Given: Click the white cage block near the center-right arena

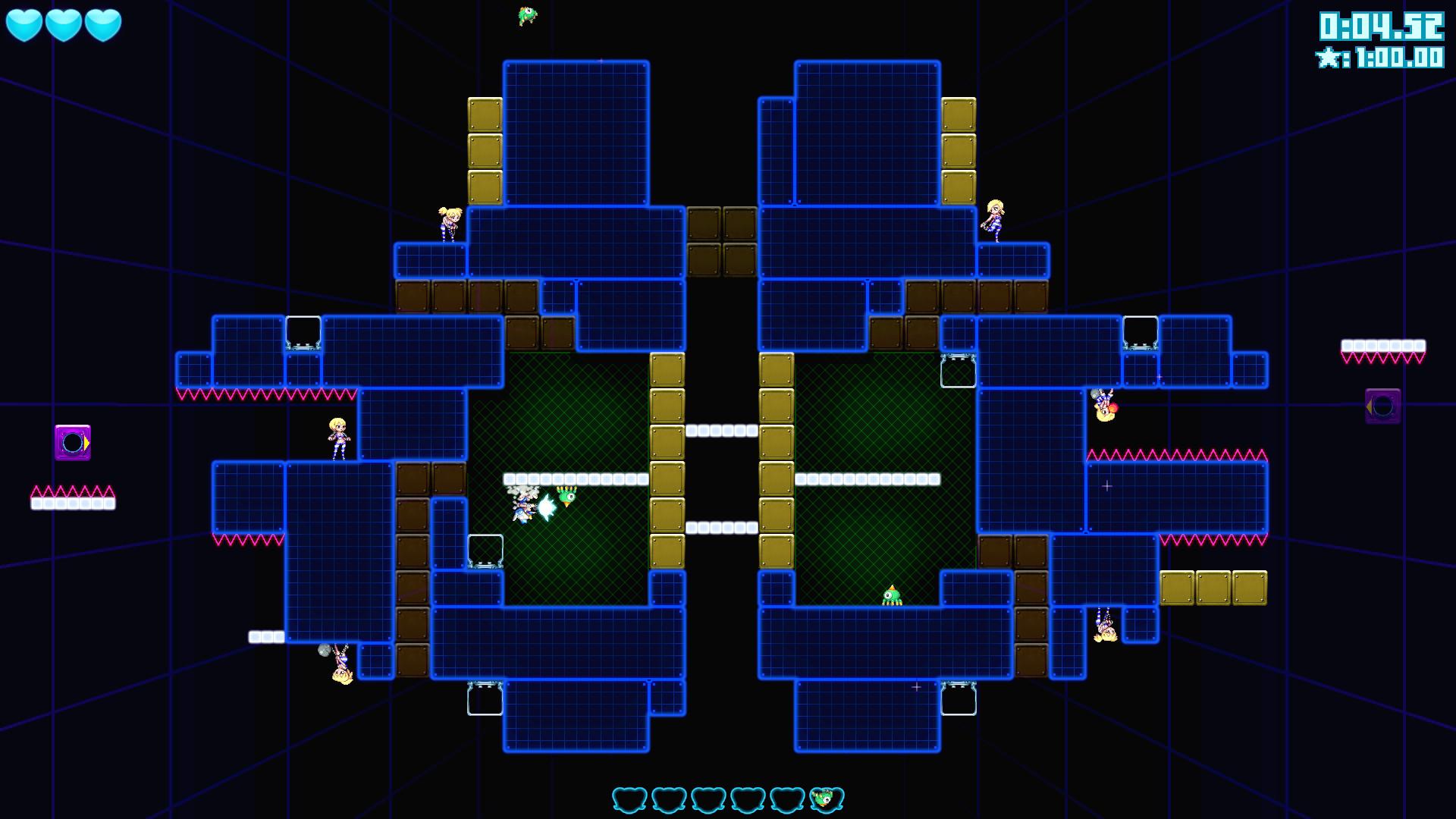Looking at the screenshot, I should pyautogui.click(x=958, y=372).
